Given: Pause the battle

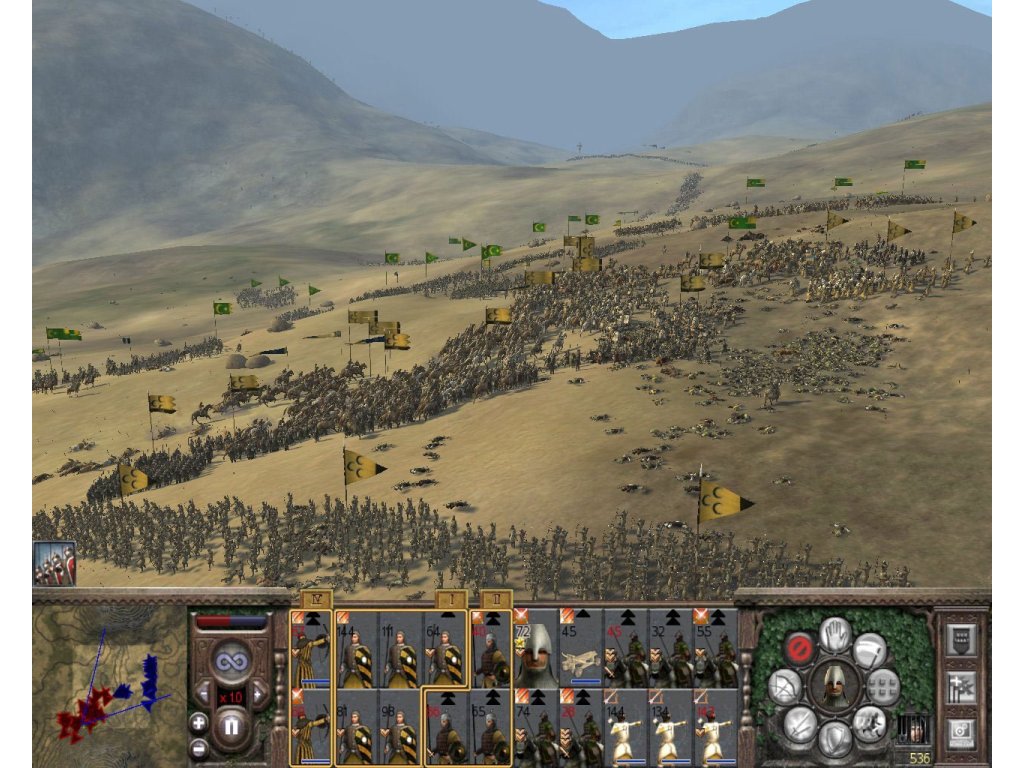Looking at the screenshot, I should pos(231,722).
